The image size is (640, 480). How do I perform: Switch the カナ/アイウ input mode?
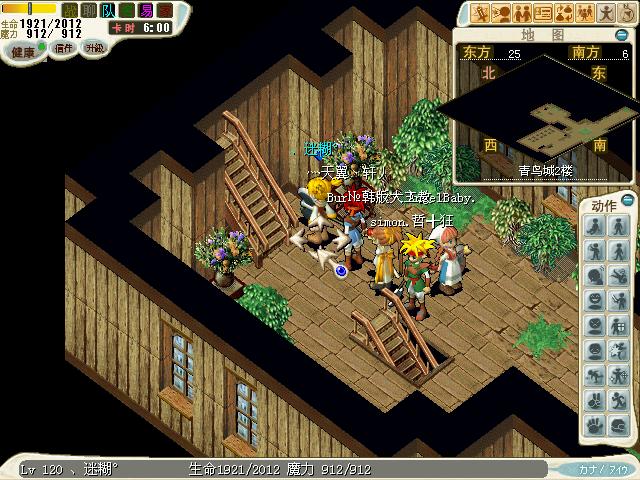click(603, 468)
